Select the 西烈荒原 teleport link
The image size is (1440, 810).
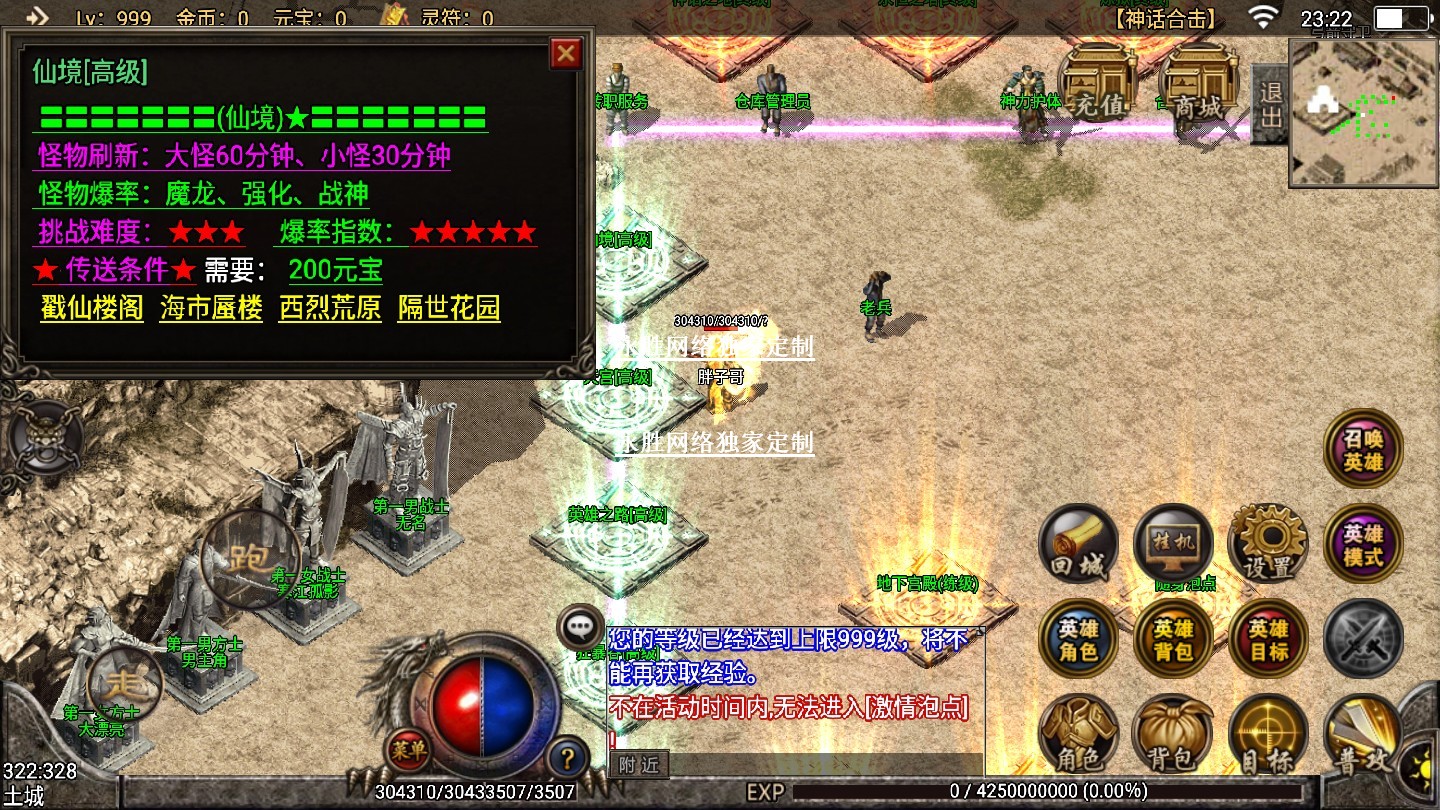click(x=330, y=308)
